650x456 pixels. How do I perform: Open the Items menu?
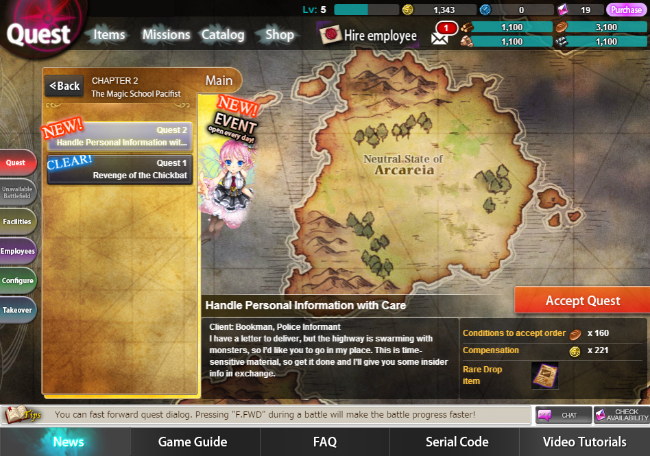pos(109,35)
